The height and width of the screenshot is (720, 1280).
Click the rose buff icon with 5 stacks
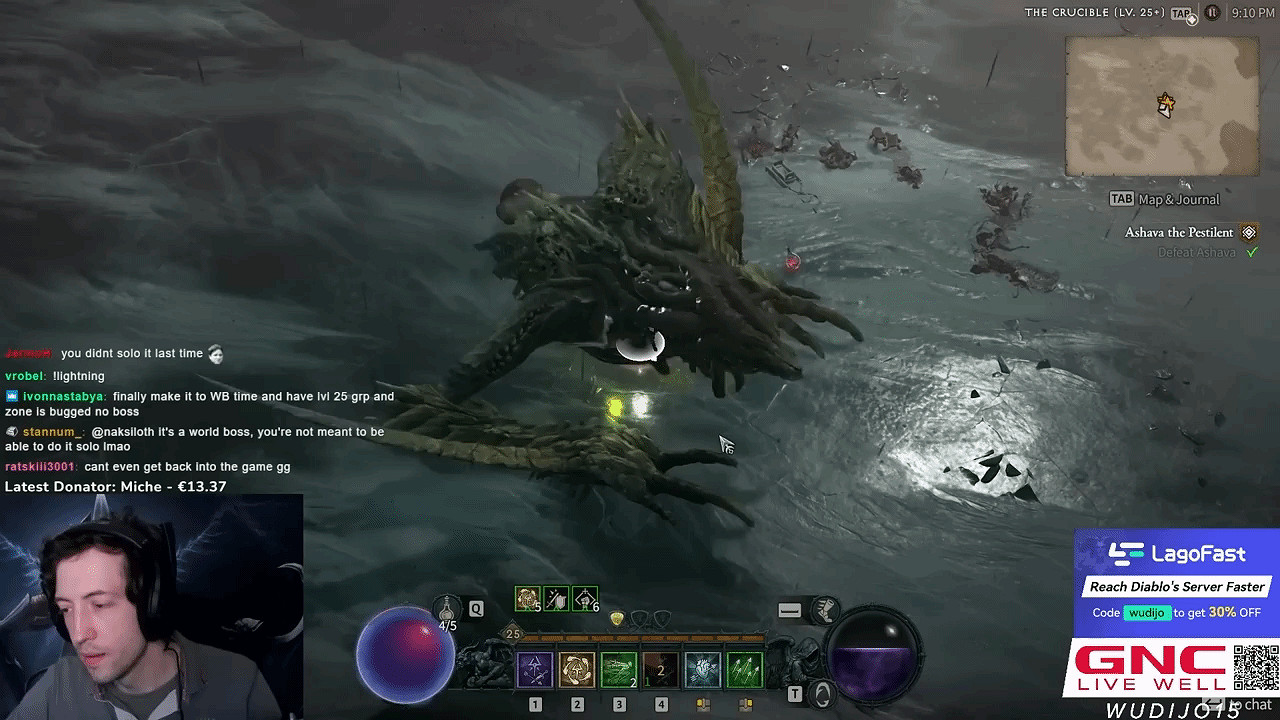click(527, 598)
